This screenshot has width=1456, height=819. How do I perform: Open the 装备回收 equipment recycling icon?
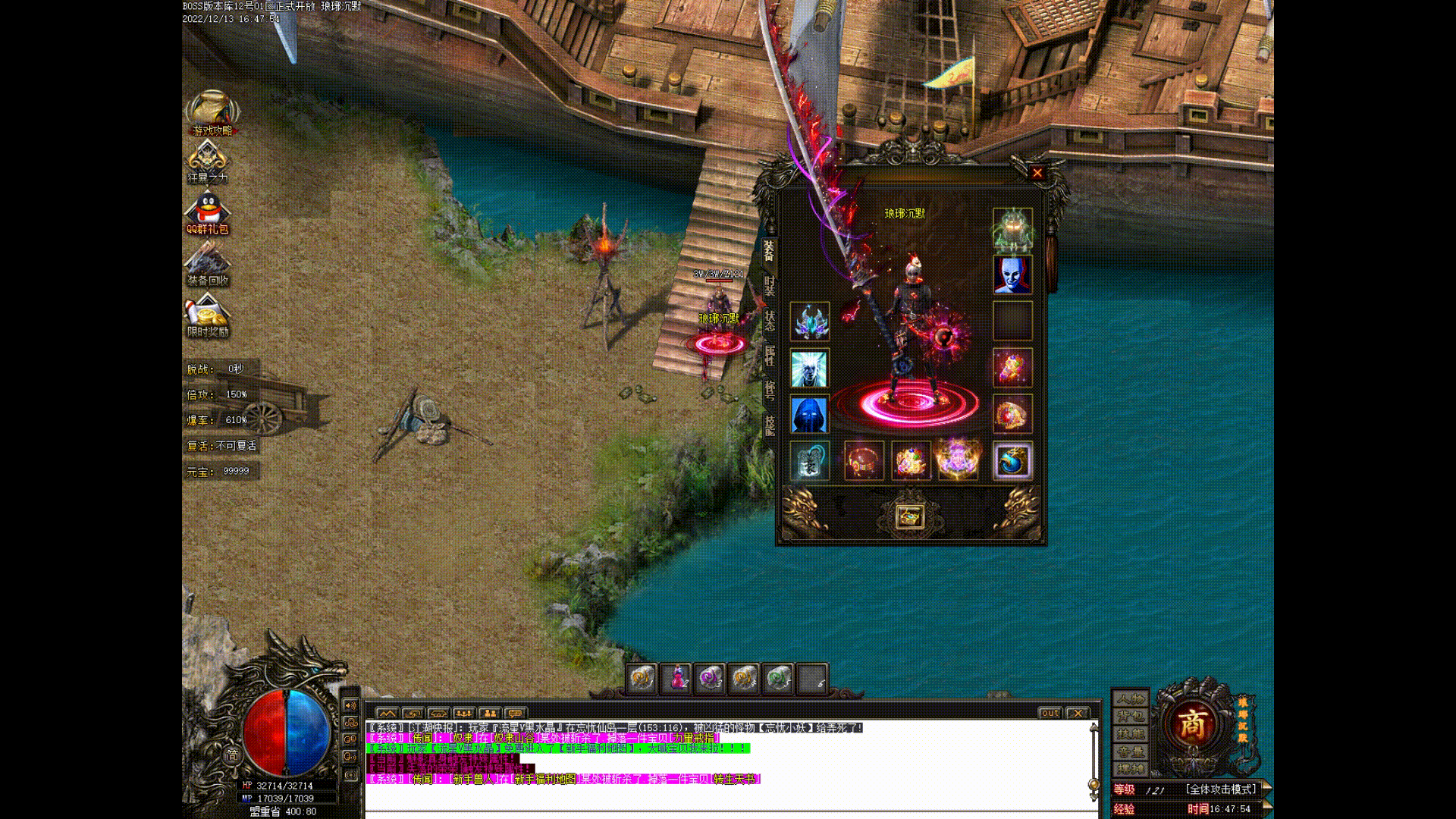tap(208, 265)
